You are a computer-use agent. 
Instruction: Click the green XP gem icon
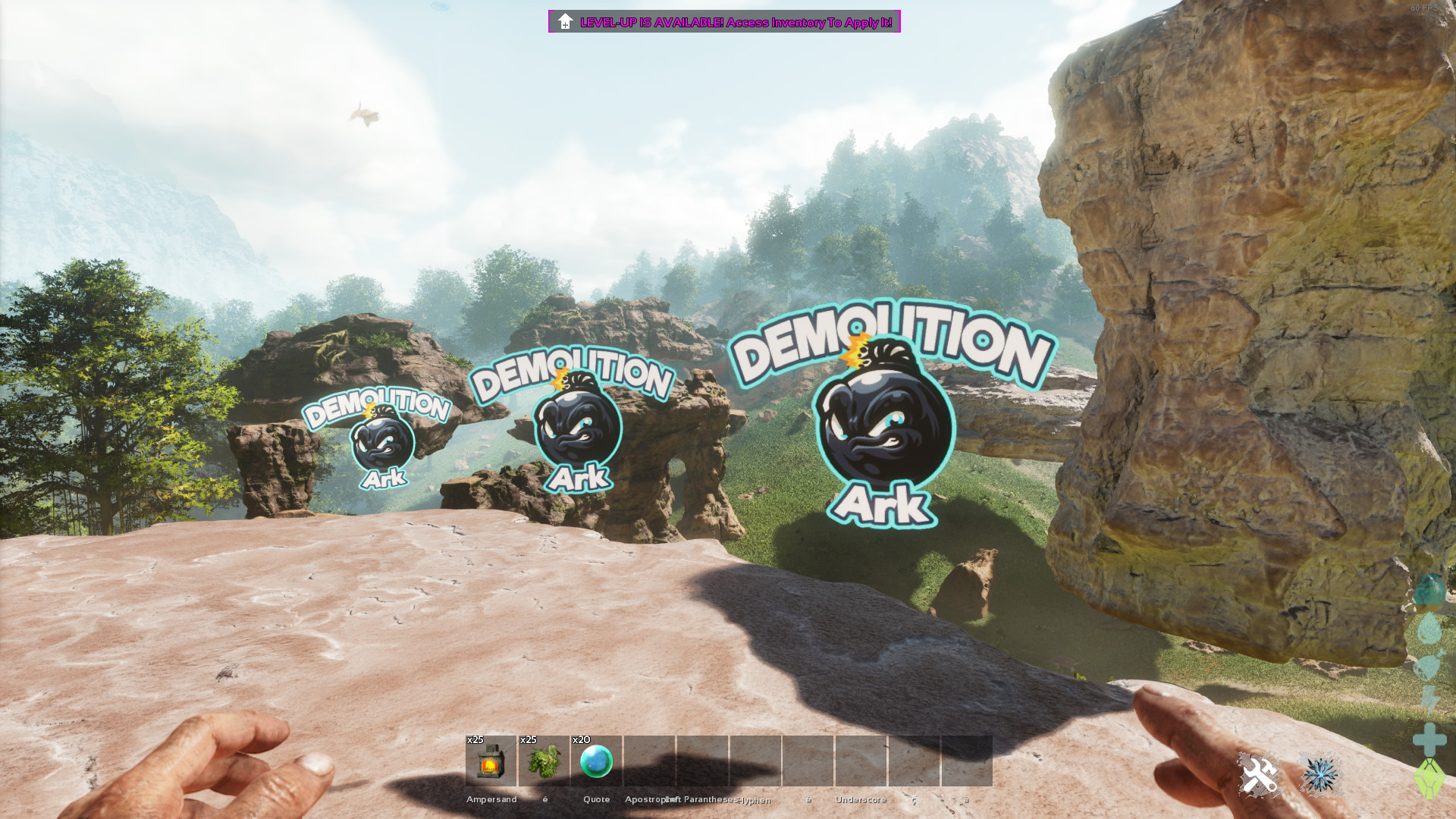1430,779
